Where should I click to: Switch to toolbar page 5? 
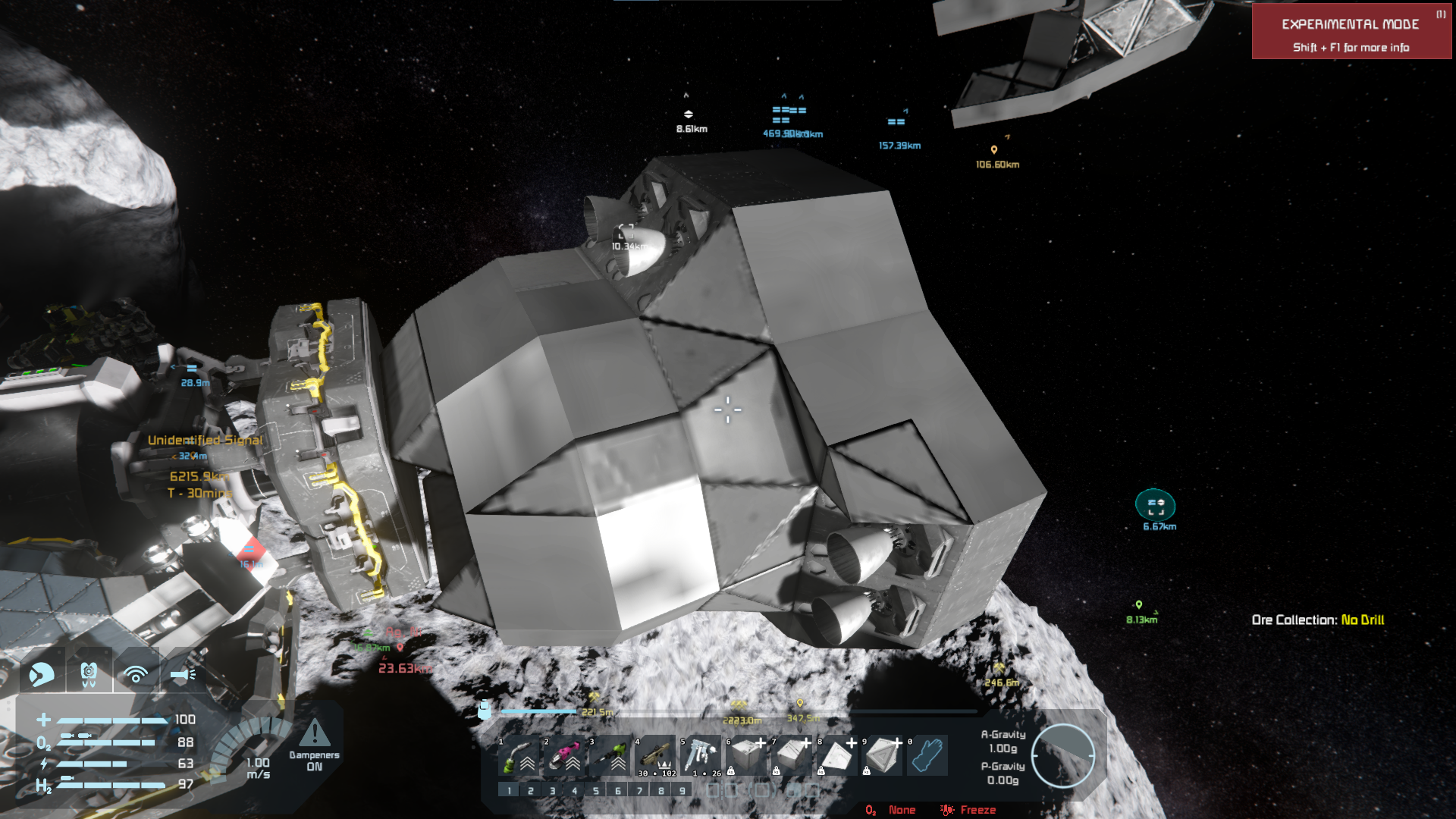[x=596, y=791]
